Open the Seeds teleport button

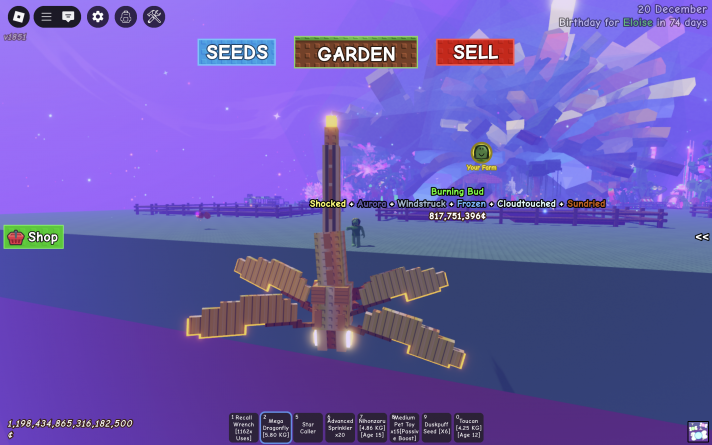(x=236, y=52)
